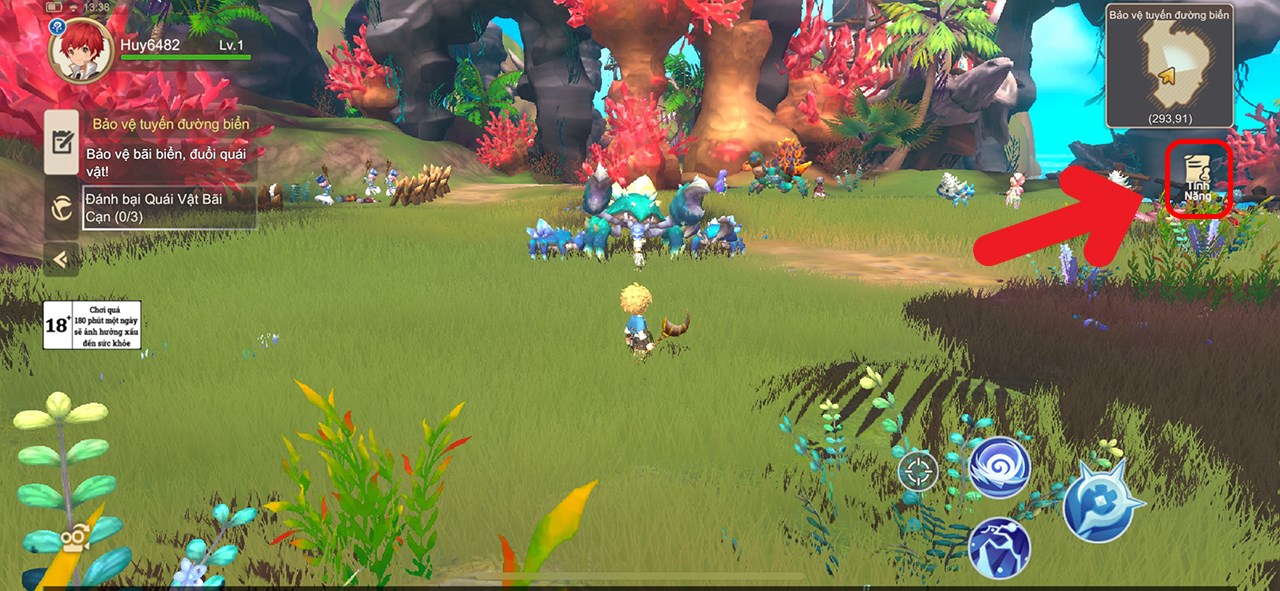Collapse the quest panel with the arrow

[x=62, y=260]
